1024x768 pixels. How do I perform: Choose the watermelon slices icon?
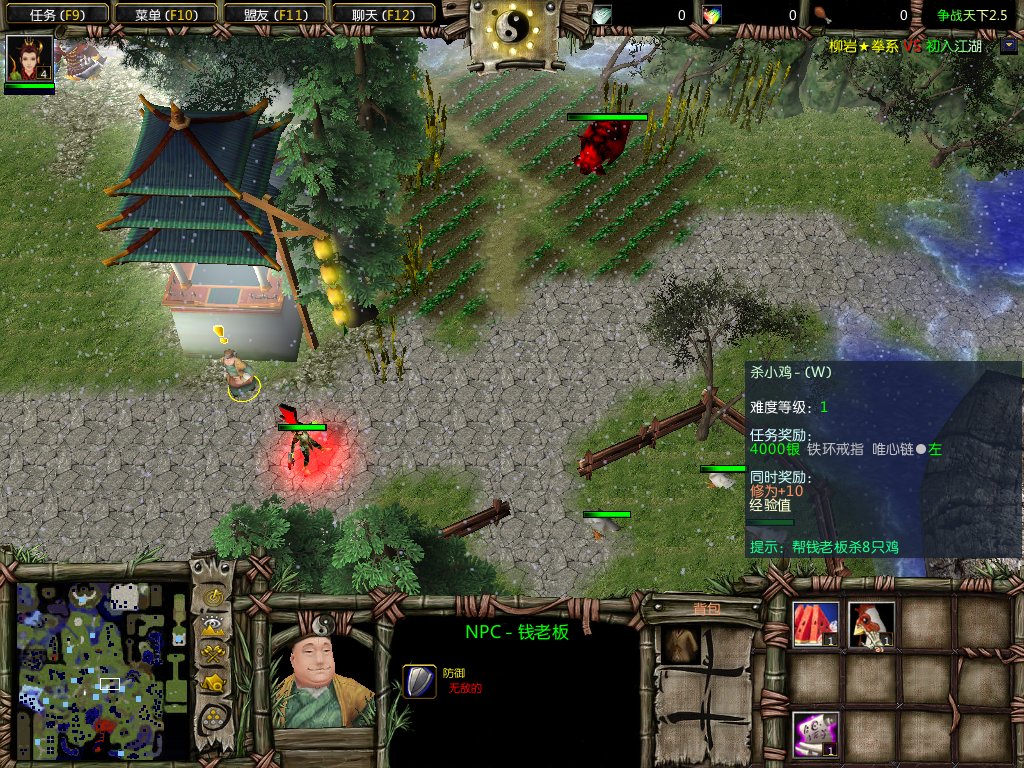click(x=815, y=624)
